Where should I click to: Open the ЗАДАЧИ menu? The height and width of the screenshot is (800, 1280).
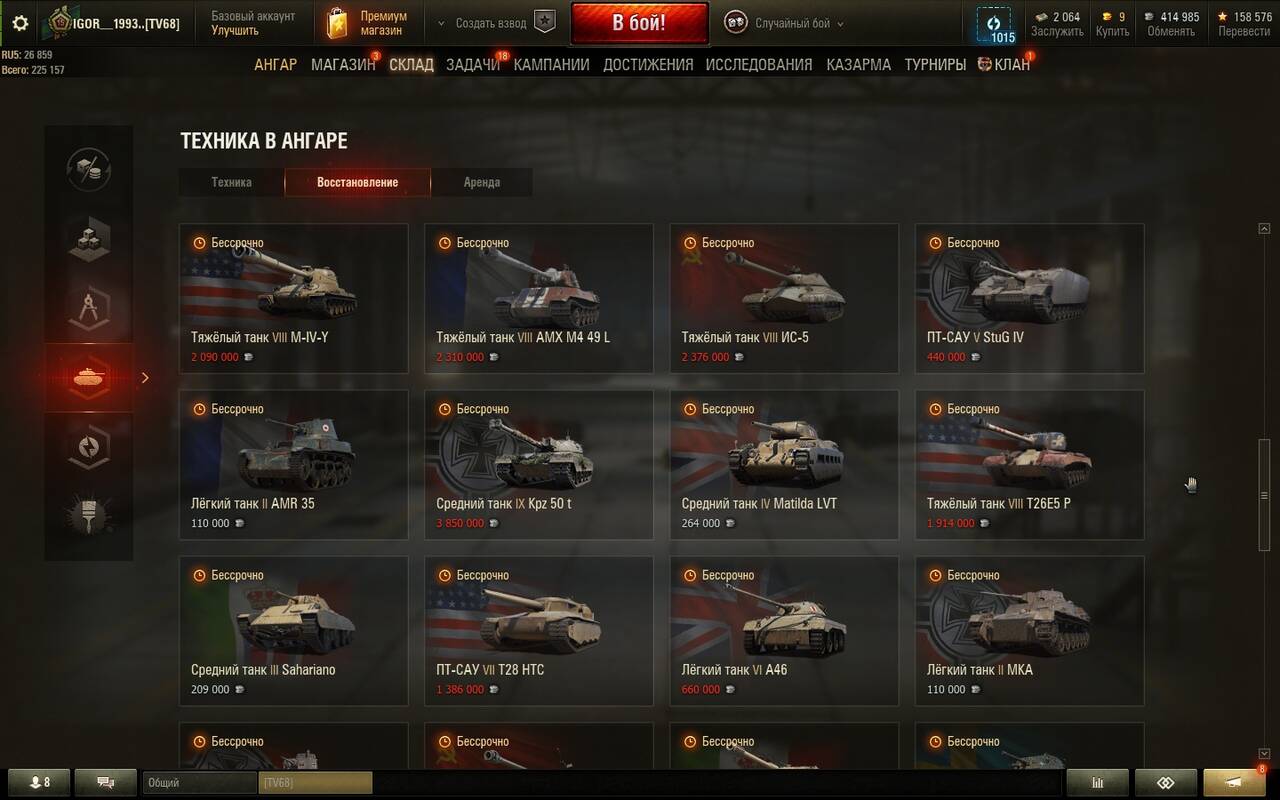coord(473,64)
